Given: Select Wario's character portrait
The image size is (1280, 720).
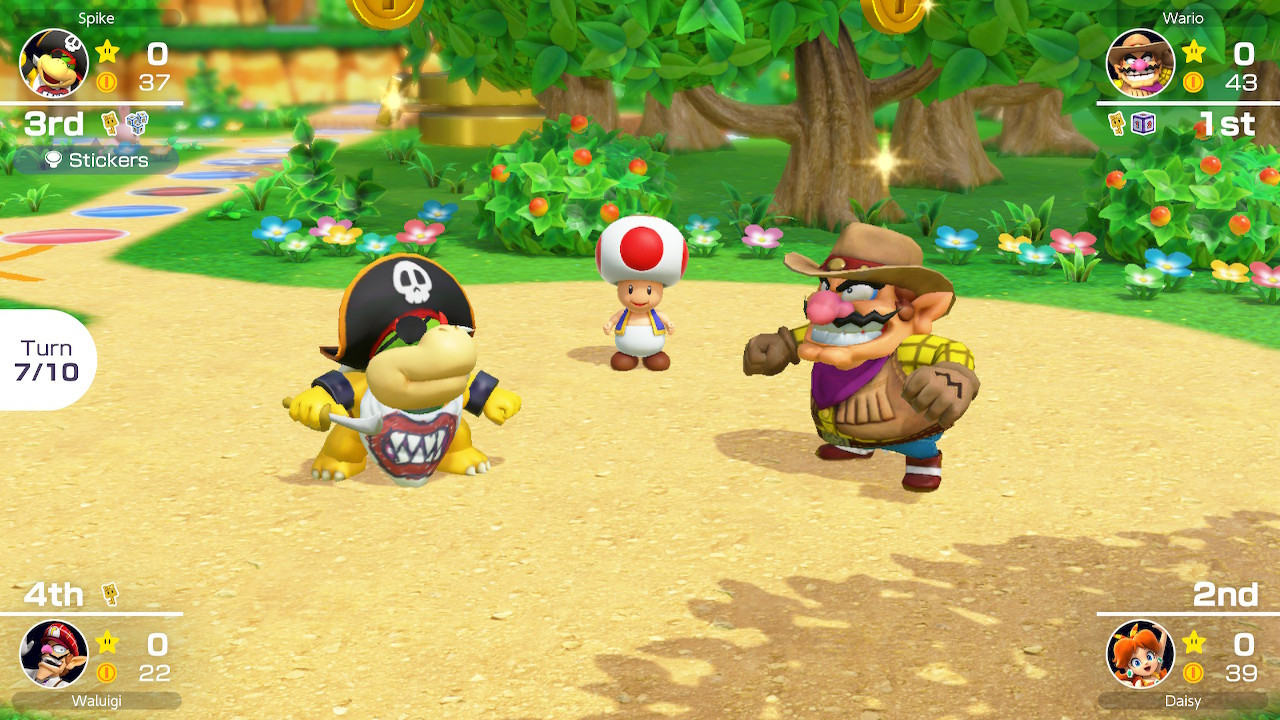Looking at the screenshot, I should coord(1140,60).
